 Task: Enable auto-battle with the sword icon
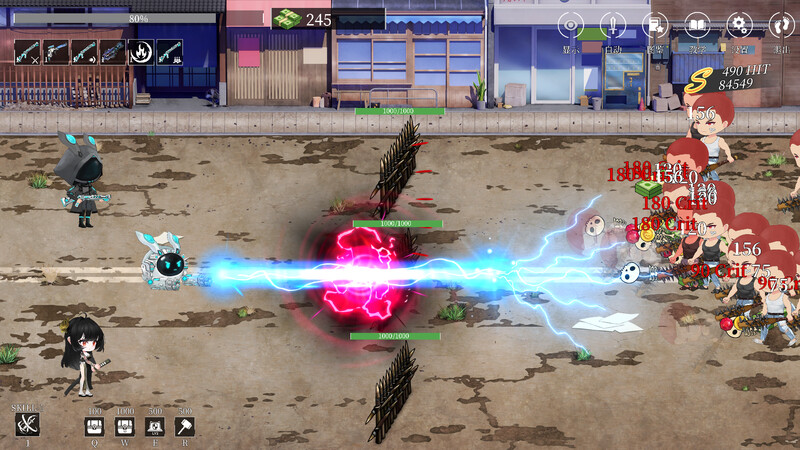[x=612, y=25]
